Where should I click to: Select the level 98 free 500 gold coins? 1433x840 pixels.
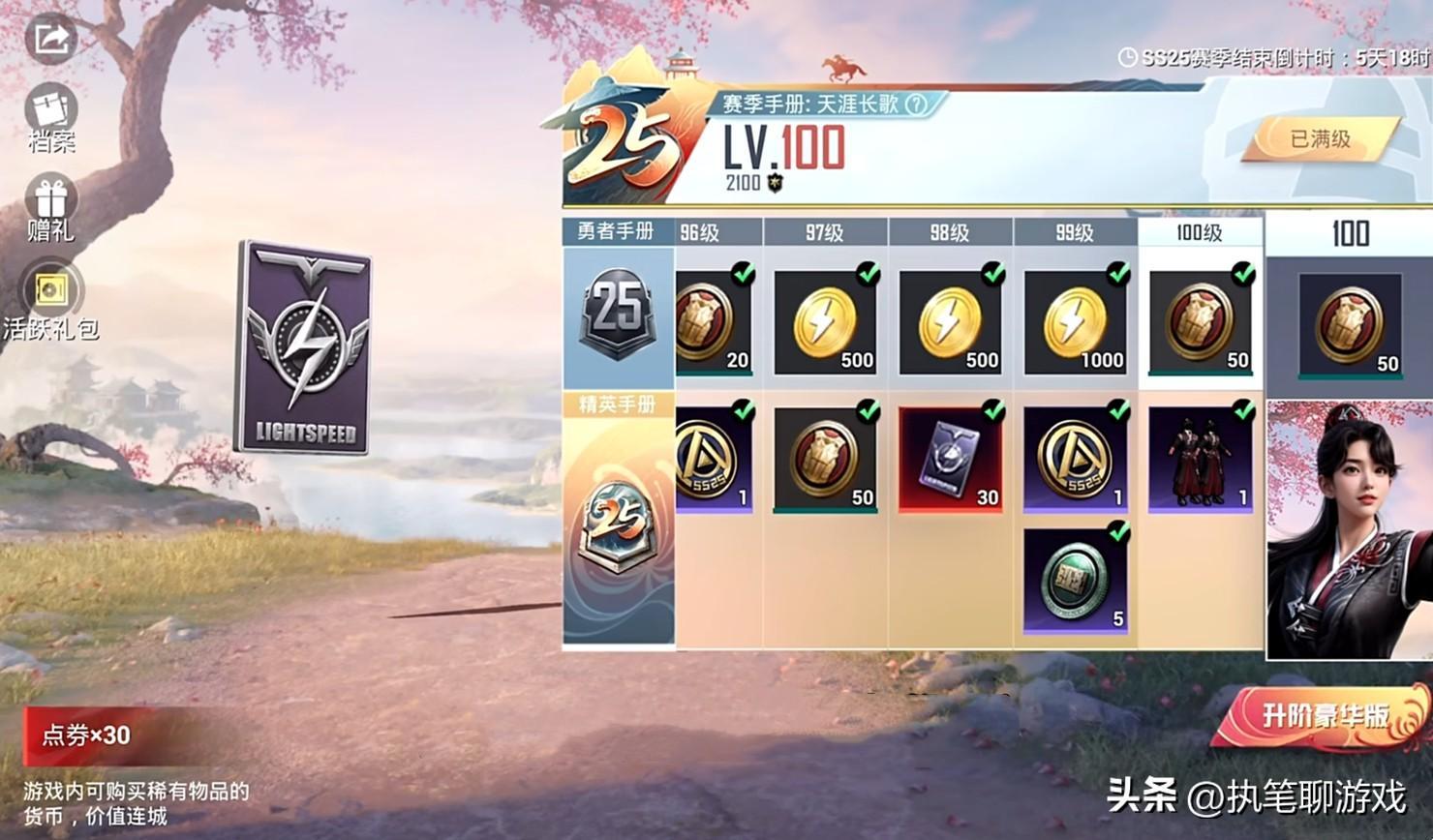coord(950,322)
